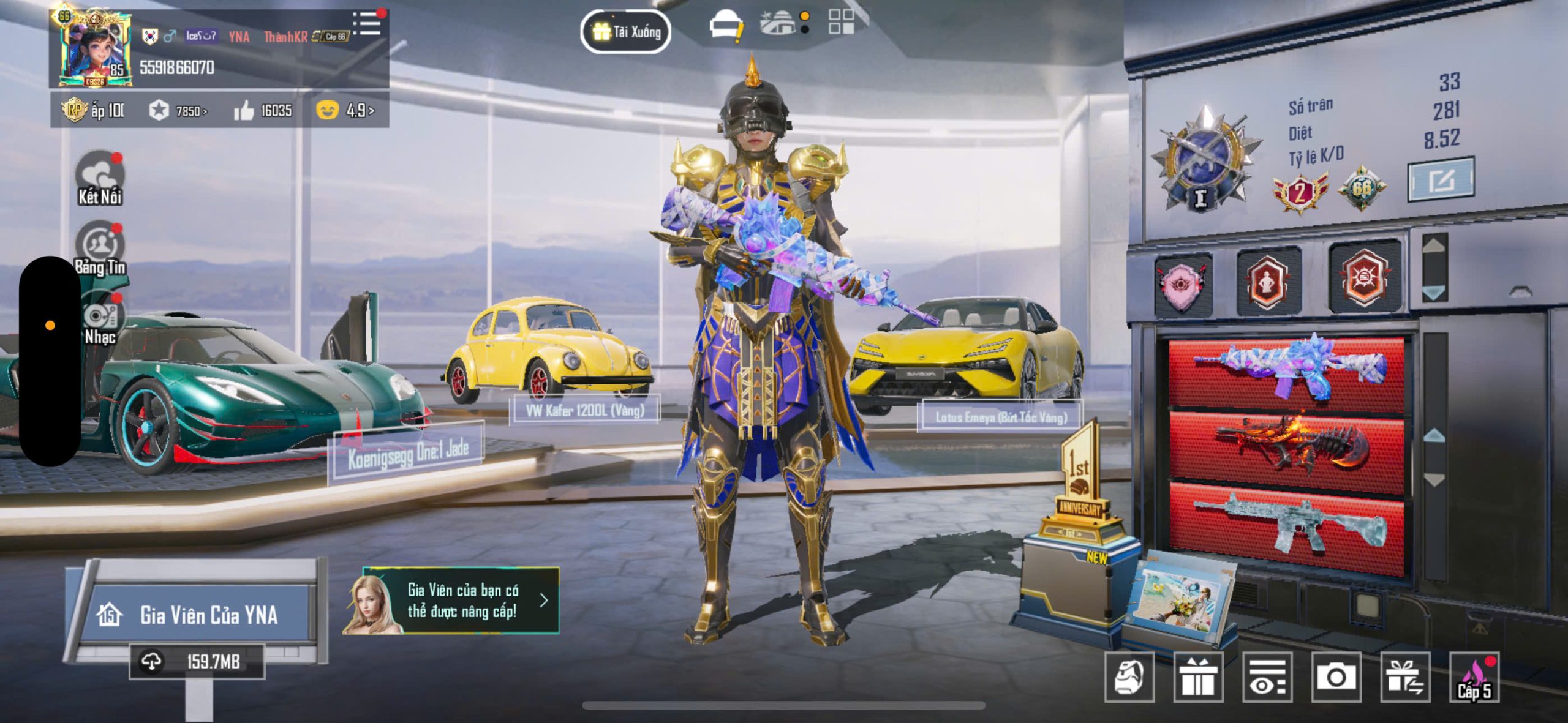The image size is (1568, 723).
Task: Open the gift box button
Action: 1198,677
